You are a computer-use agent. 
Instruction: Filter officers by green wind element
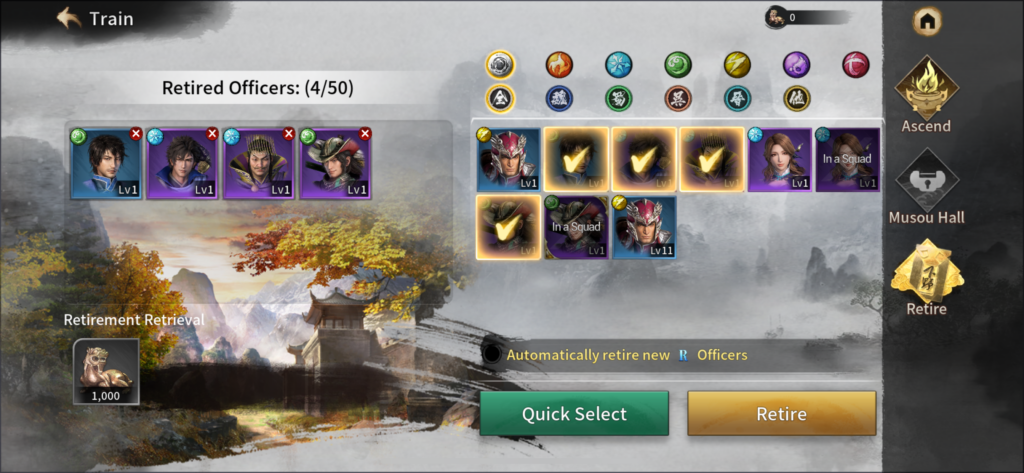pos(678,65)
